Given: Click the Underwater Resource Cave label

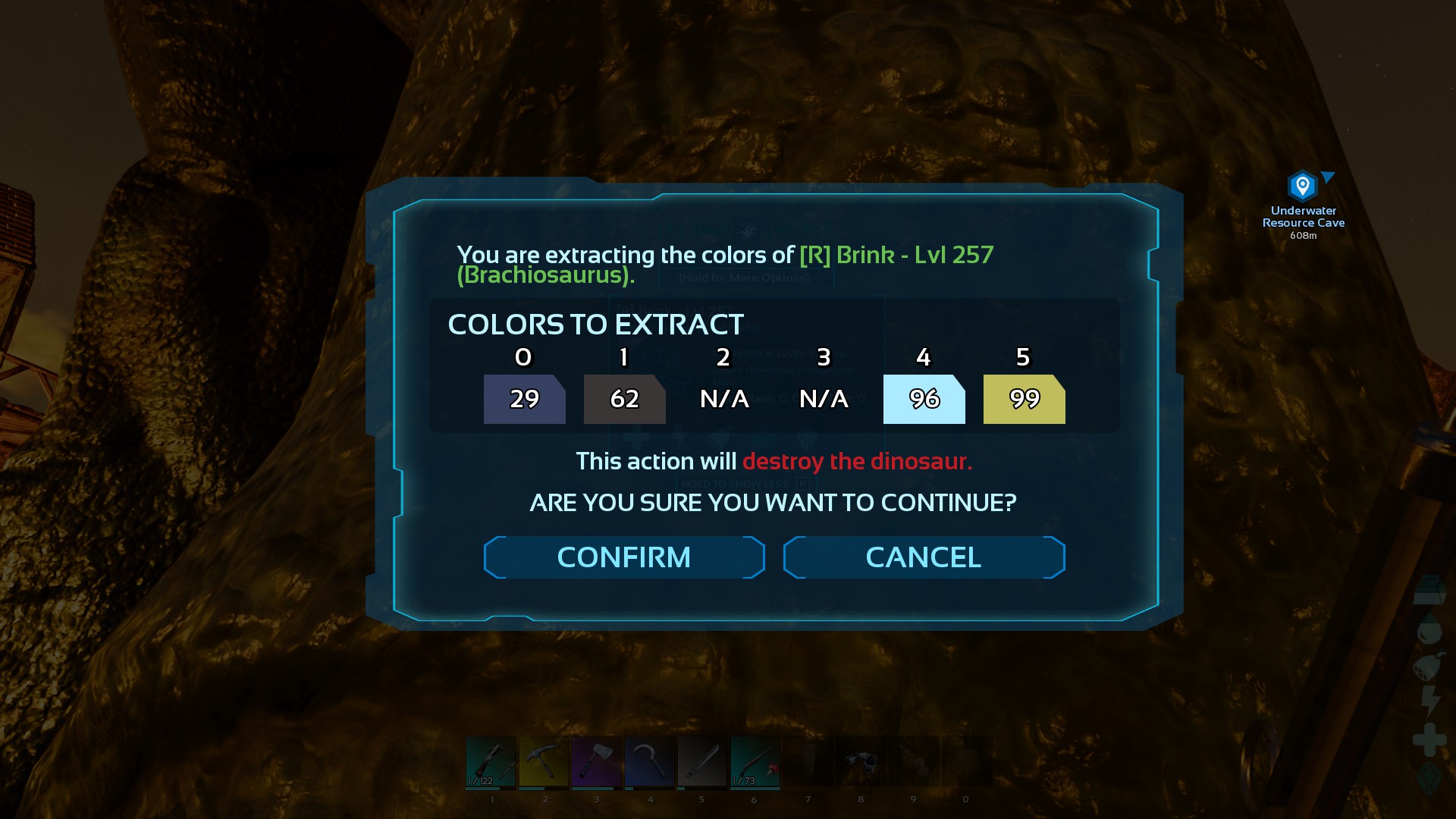Looking at the screenshot, I should 1303,218.
